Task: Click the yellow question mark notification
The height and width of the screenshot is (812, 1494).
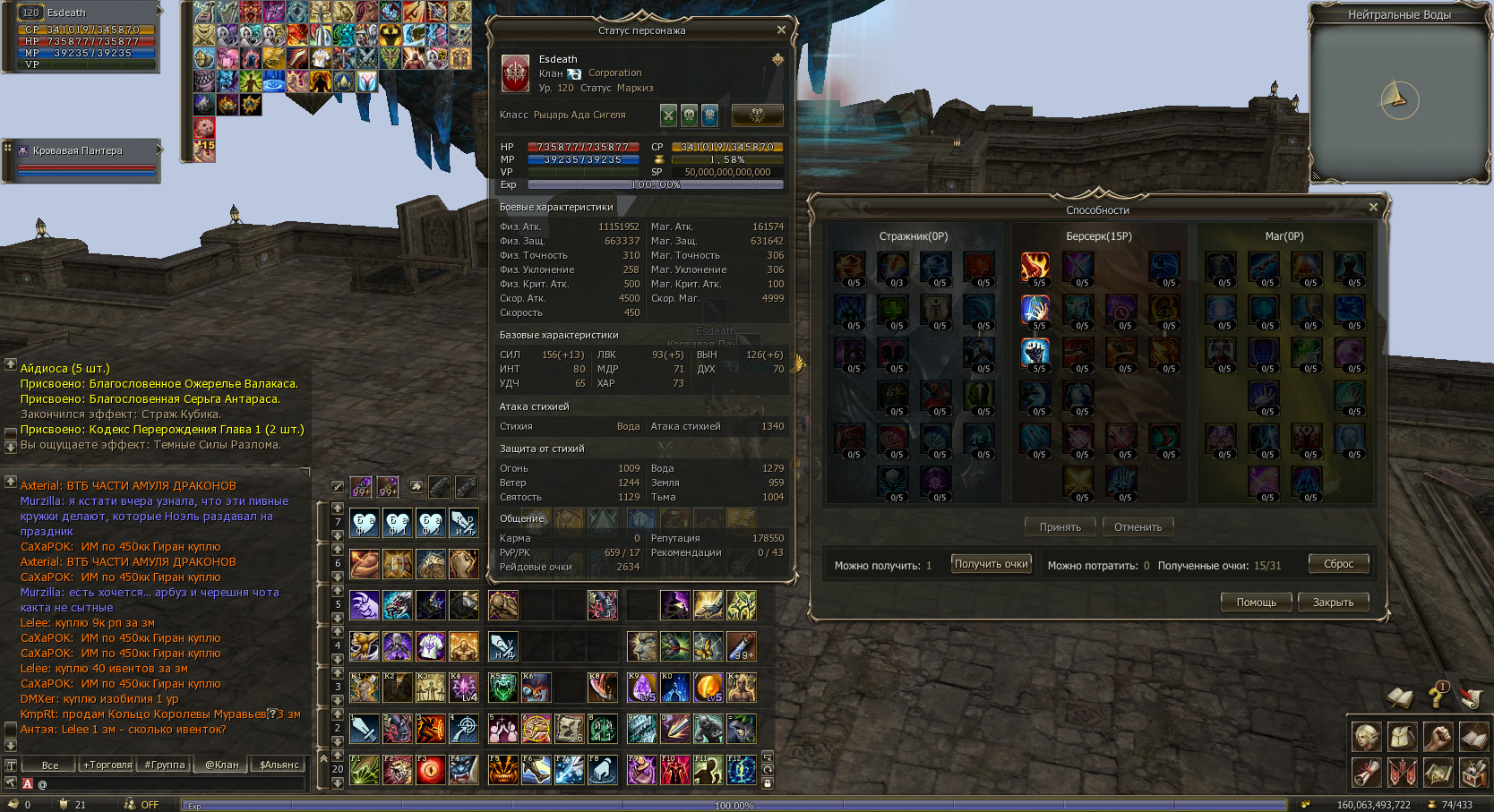Action: click(x=1437, y=696)
